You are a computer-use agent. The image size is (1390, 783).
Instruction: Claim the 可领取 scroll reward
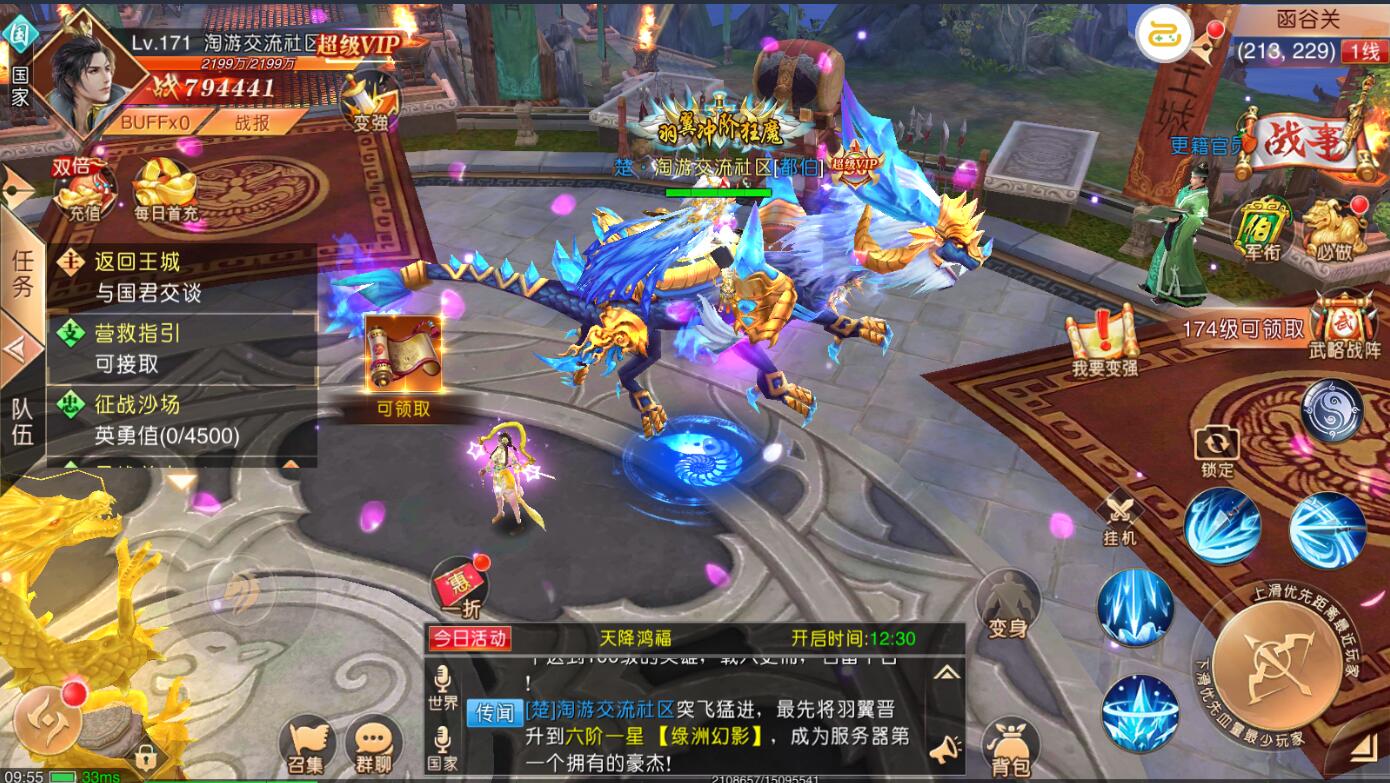coord(403,365)
